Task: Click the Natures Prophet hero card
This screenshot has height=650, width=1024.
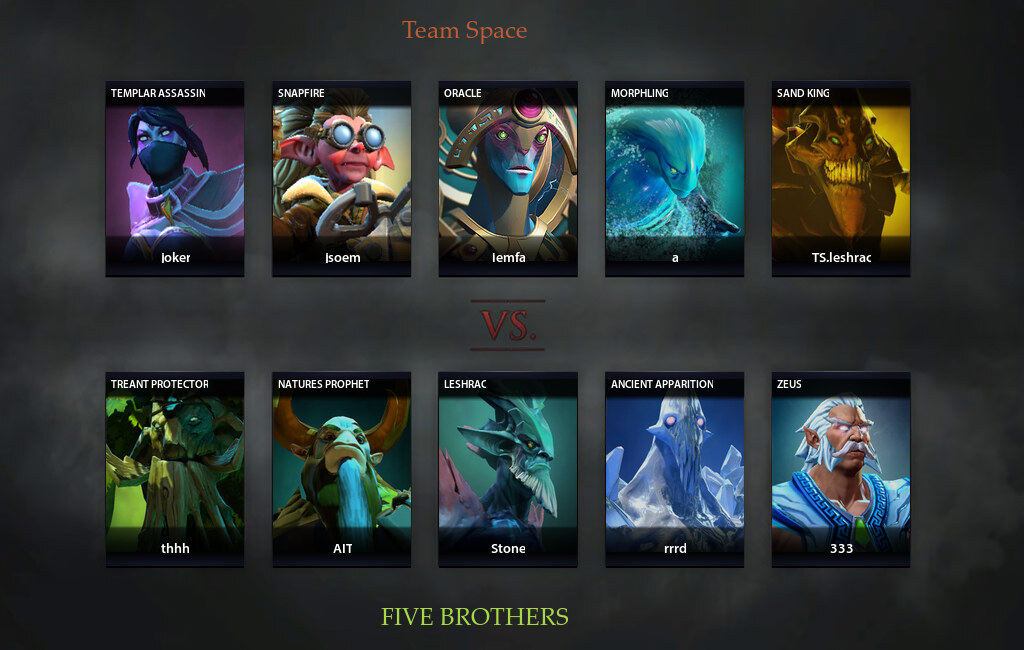Action: (x=341, y=469)
